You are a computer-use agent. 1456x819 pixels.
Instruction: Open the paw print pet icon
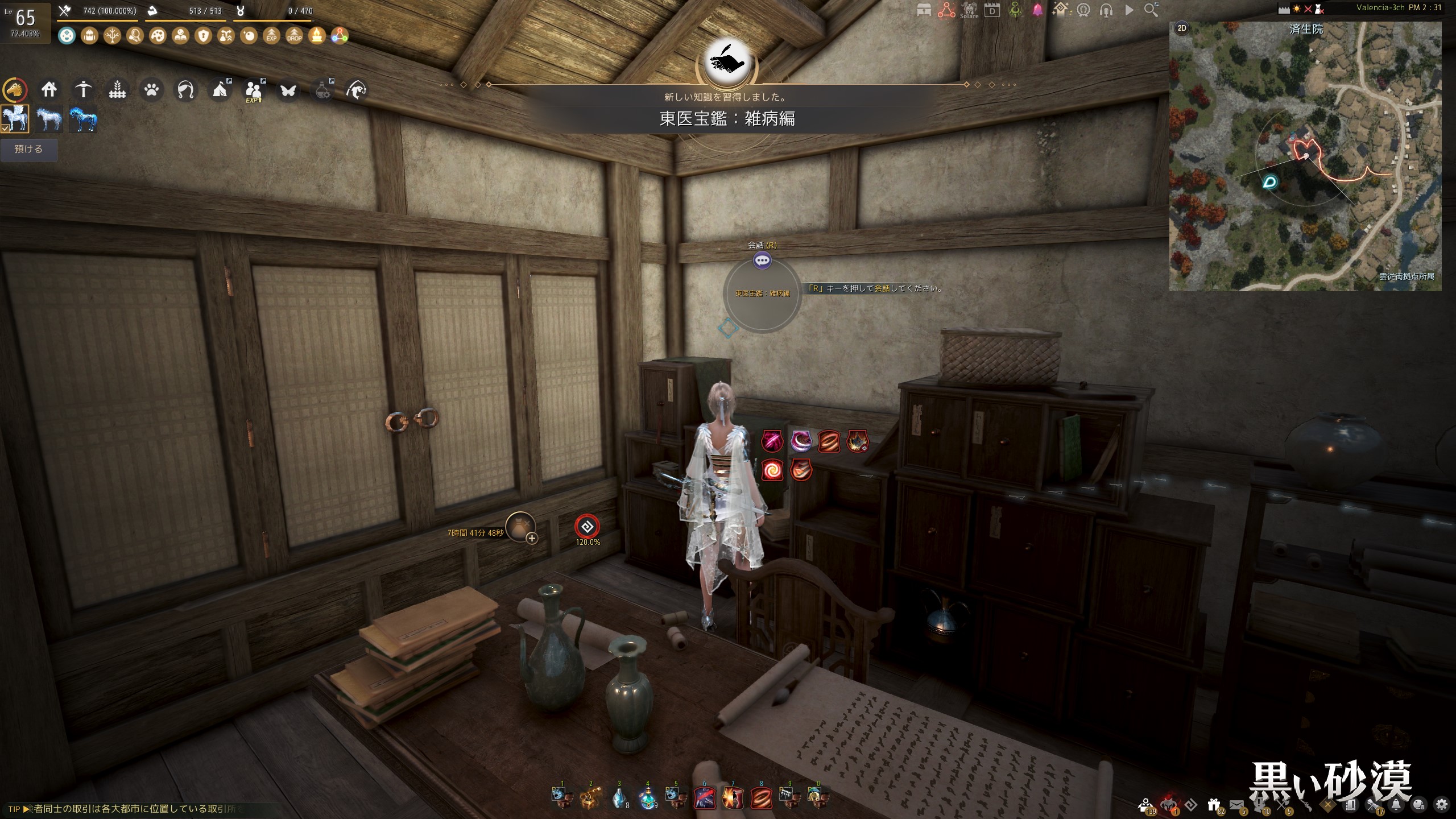point(151,90)
